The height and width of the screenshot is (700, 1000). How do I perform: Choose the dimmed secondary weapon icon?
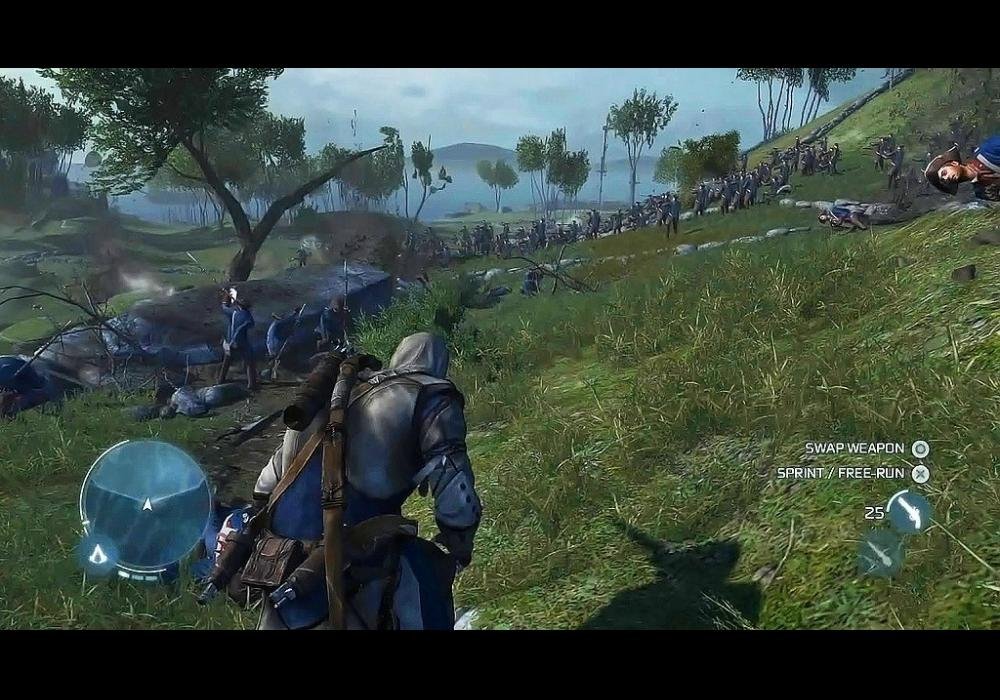[x=880, y=551]
